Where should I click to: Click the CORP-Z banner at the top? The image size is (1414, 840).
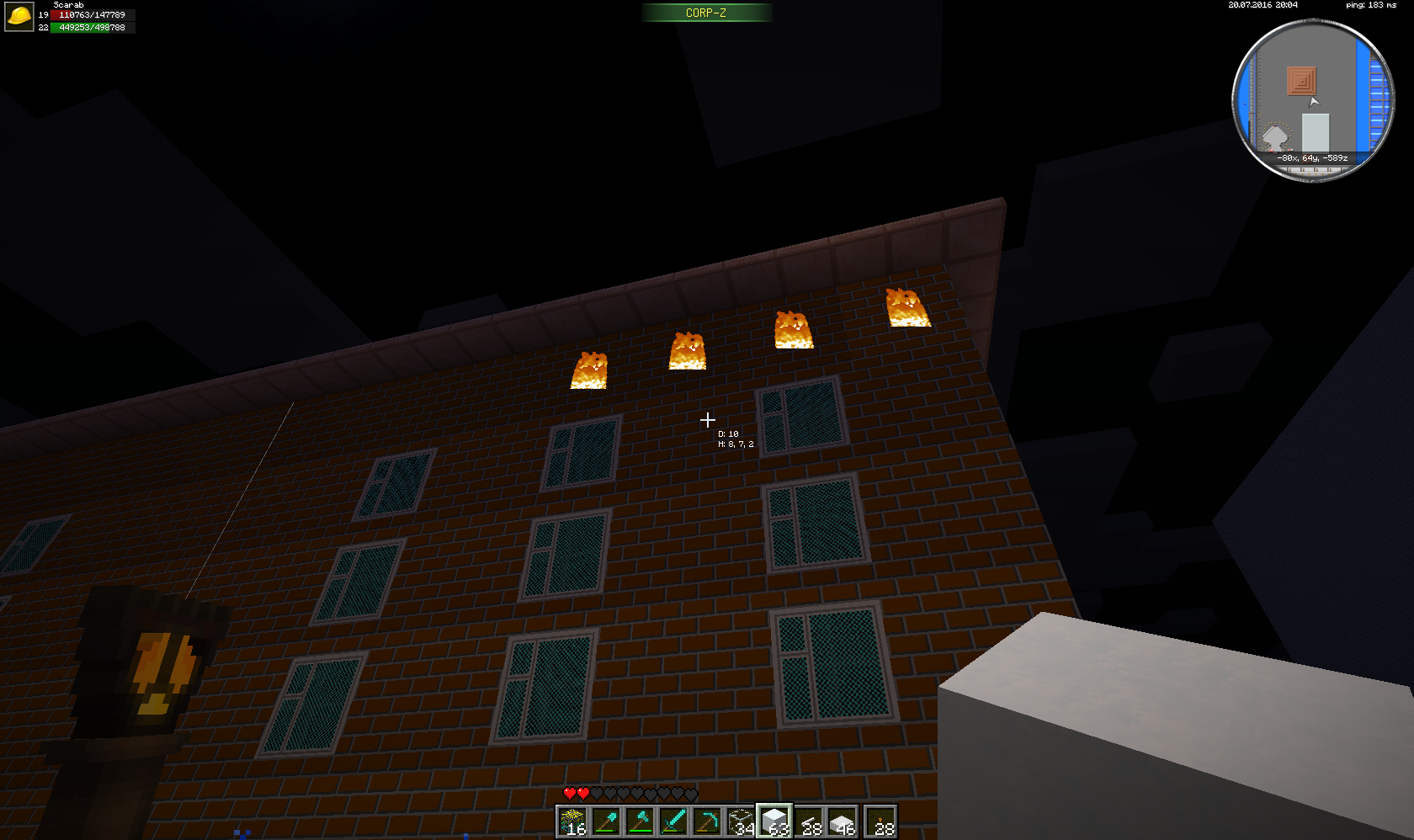click(706, 13)
